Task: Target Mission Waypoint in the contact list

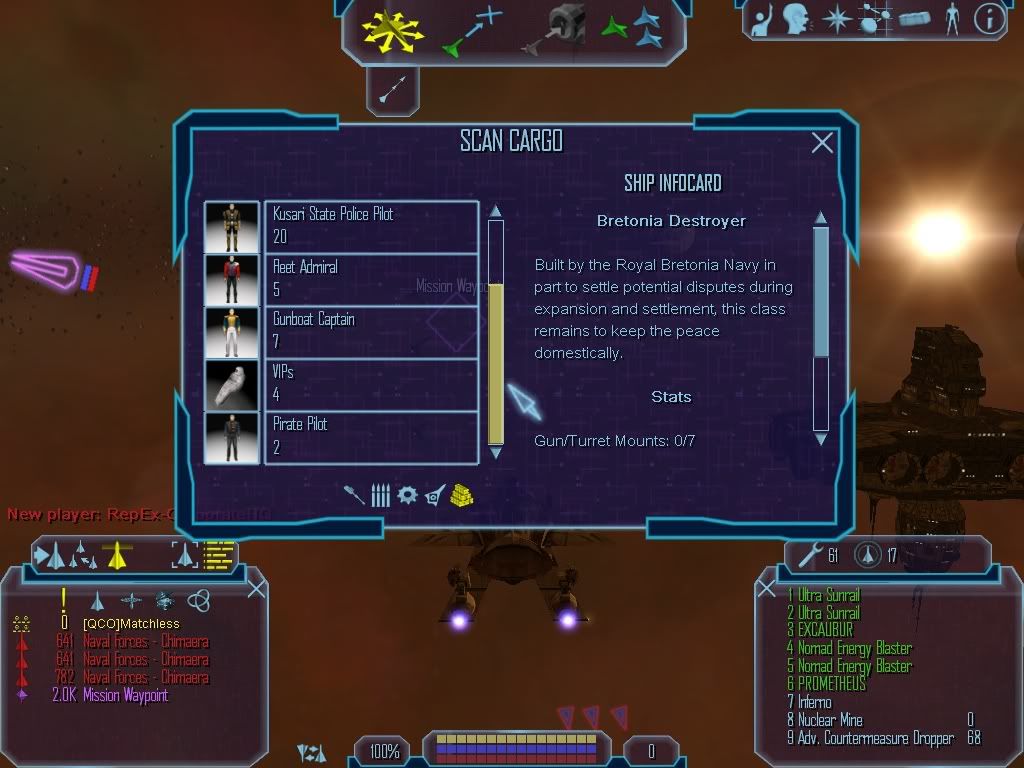Action: click(110, 696)
